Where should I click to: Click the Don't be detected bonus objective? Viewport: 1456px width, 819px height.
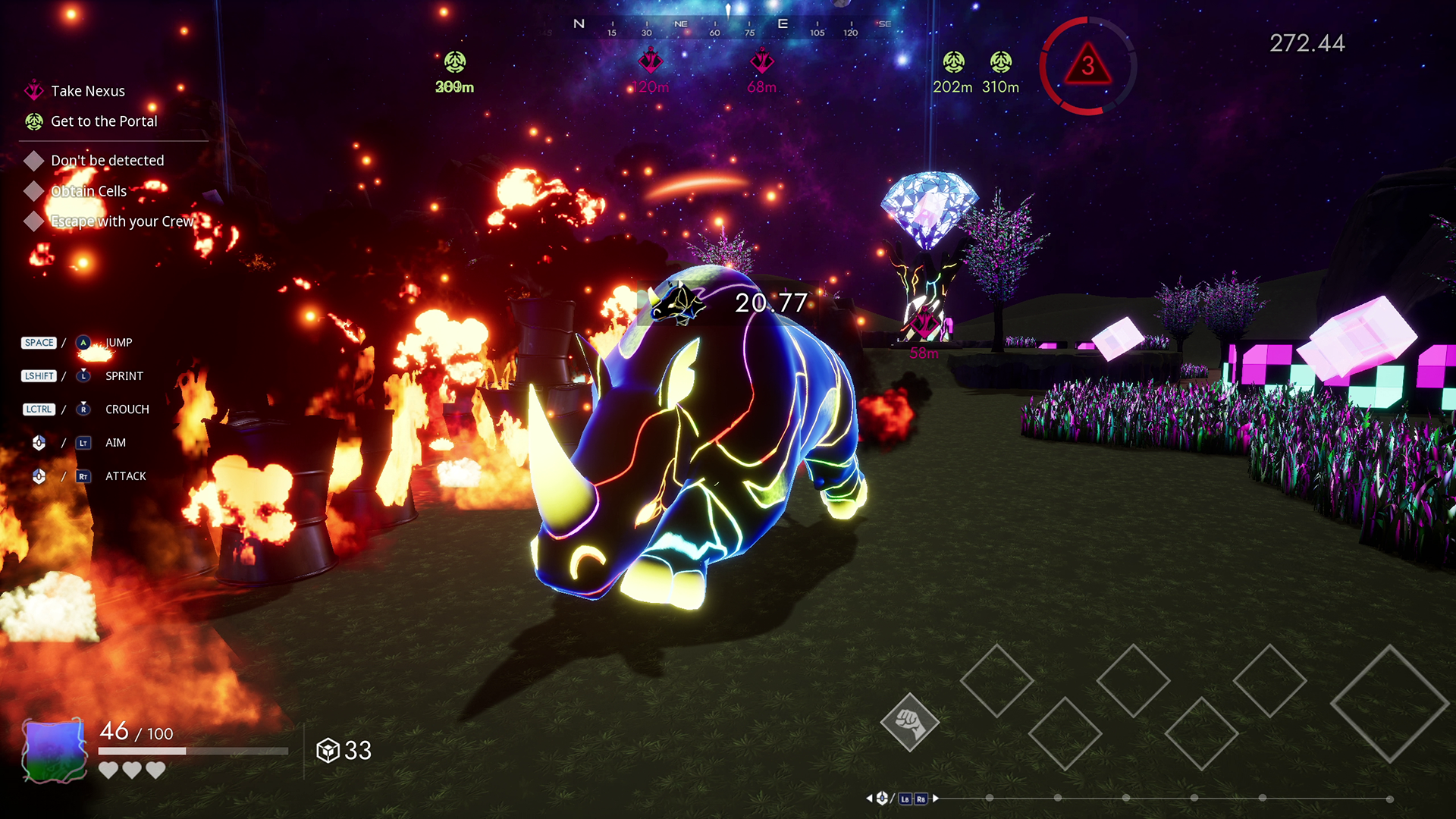pos(107,161)
